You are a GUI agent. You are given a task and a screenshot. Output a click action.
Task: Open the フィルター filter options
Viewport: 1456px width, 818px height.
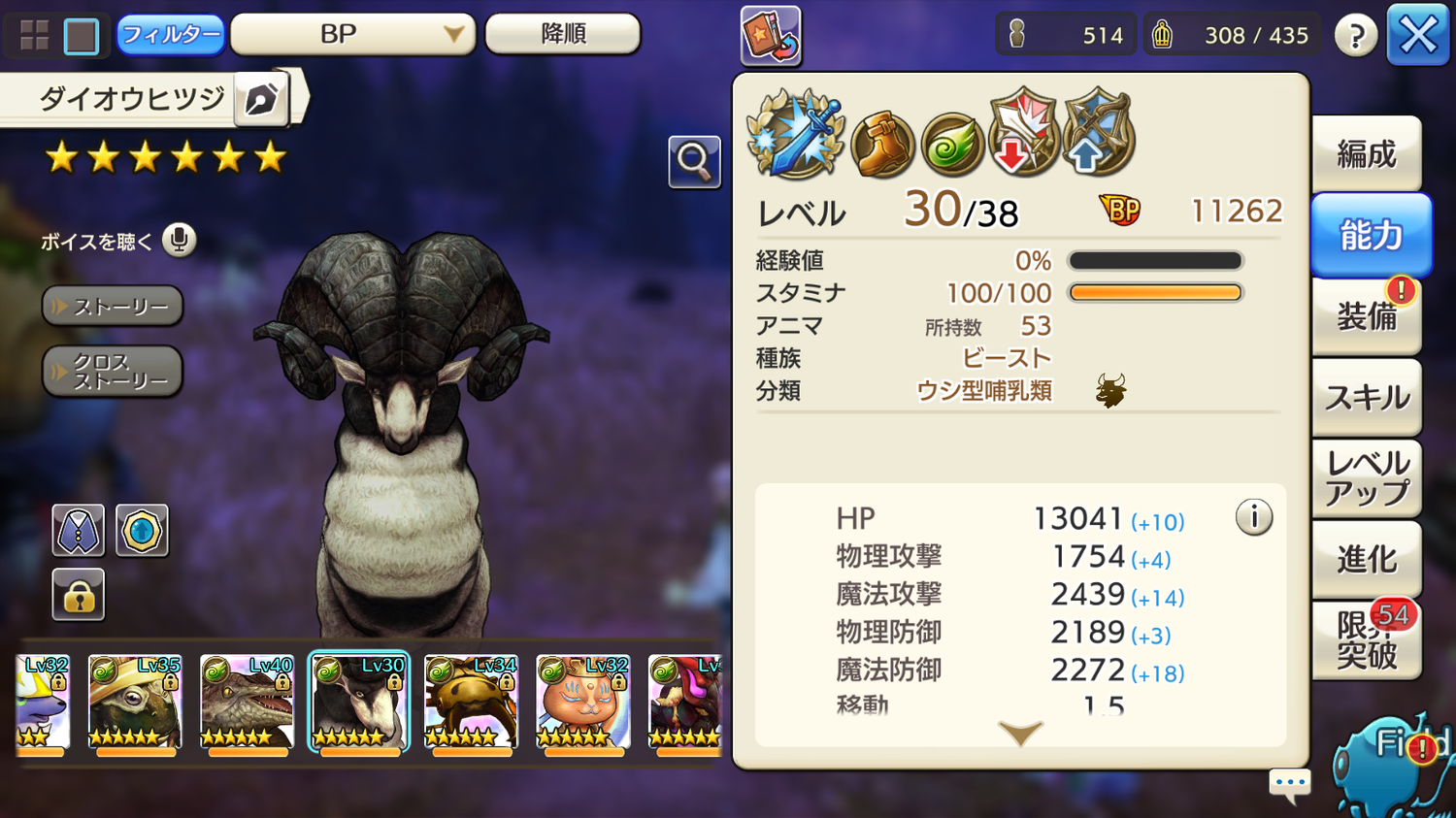pos(170,35)
